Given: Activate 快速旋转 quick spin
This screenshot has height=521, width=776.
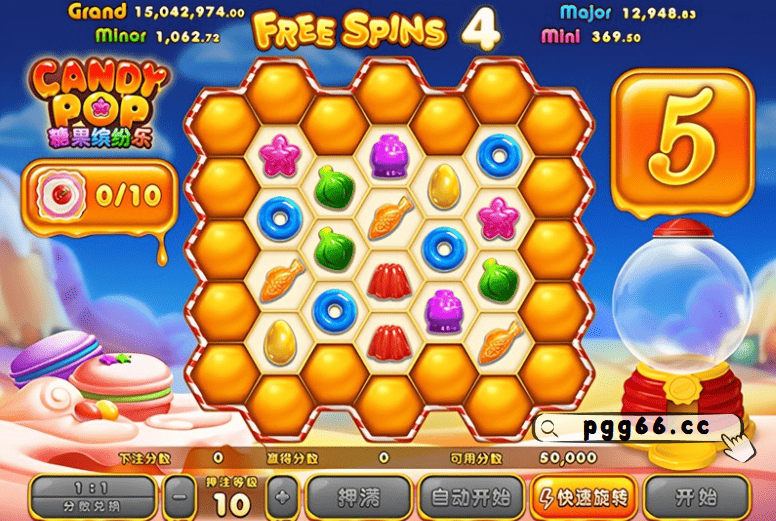Looking at the screenshot, I should click(583, 496).
